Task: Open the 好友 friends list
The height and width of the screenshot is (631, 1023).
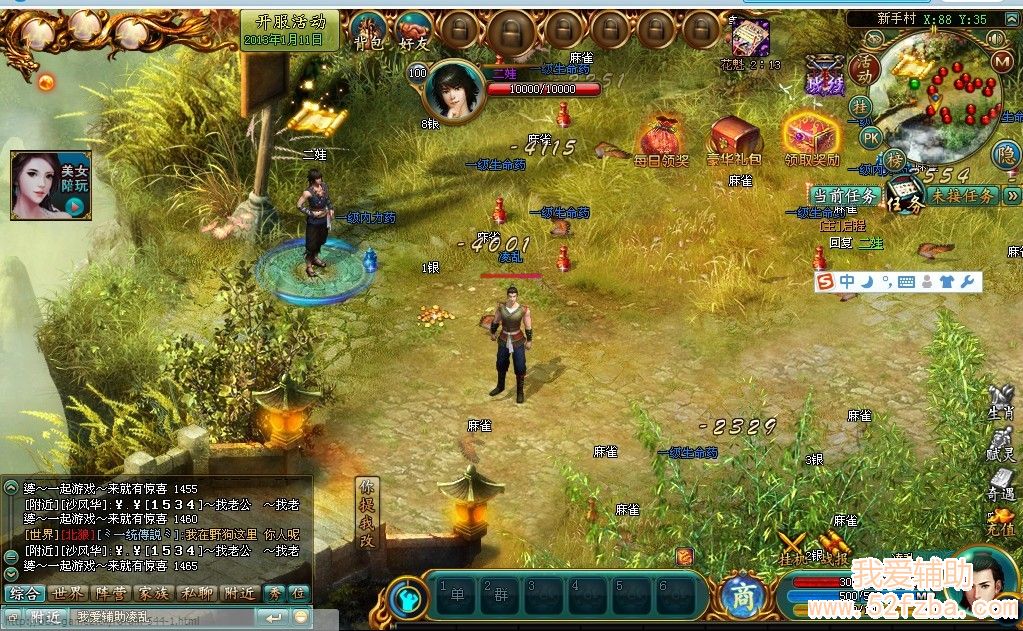Action: pyautogui.click(x=414, y=32)
